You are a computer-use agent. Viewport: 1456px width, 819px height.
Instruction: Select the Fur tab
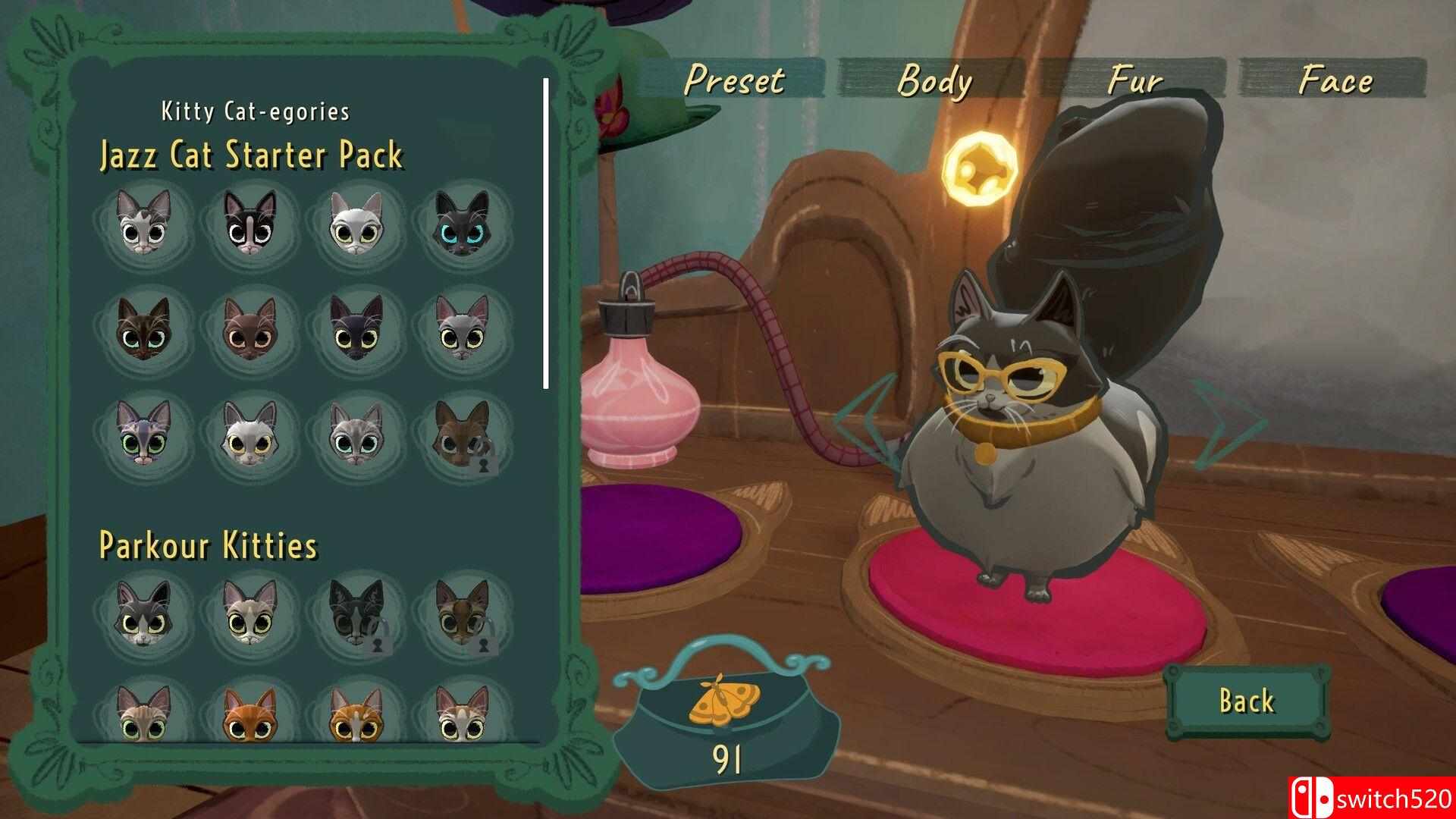[x=1134, y=80]
